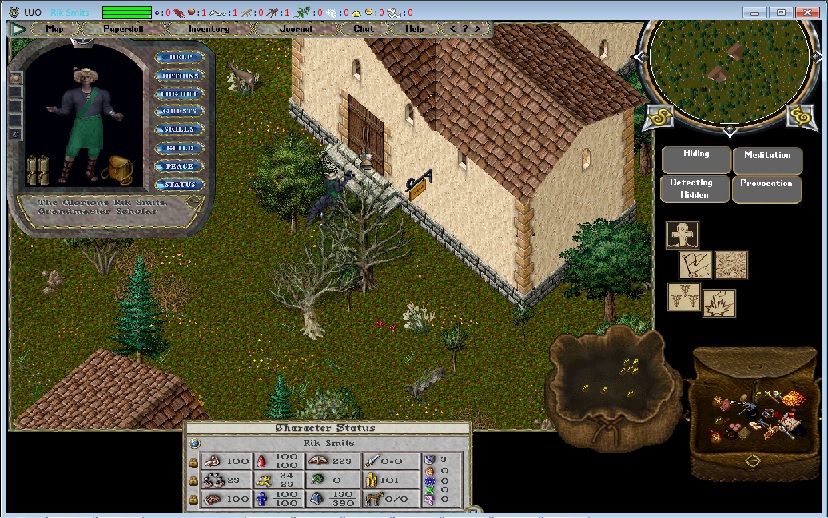Click the paperdoll HELP button
This screenshot has height=518, width=828.
pyautogui.click(x=180, y=57)
